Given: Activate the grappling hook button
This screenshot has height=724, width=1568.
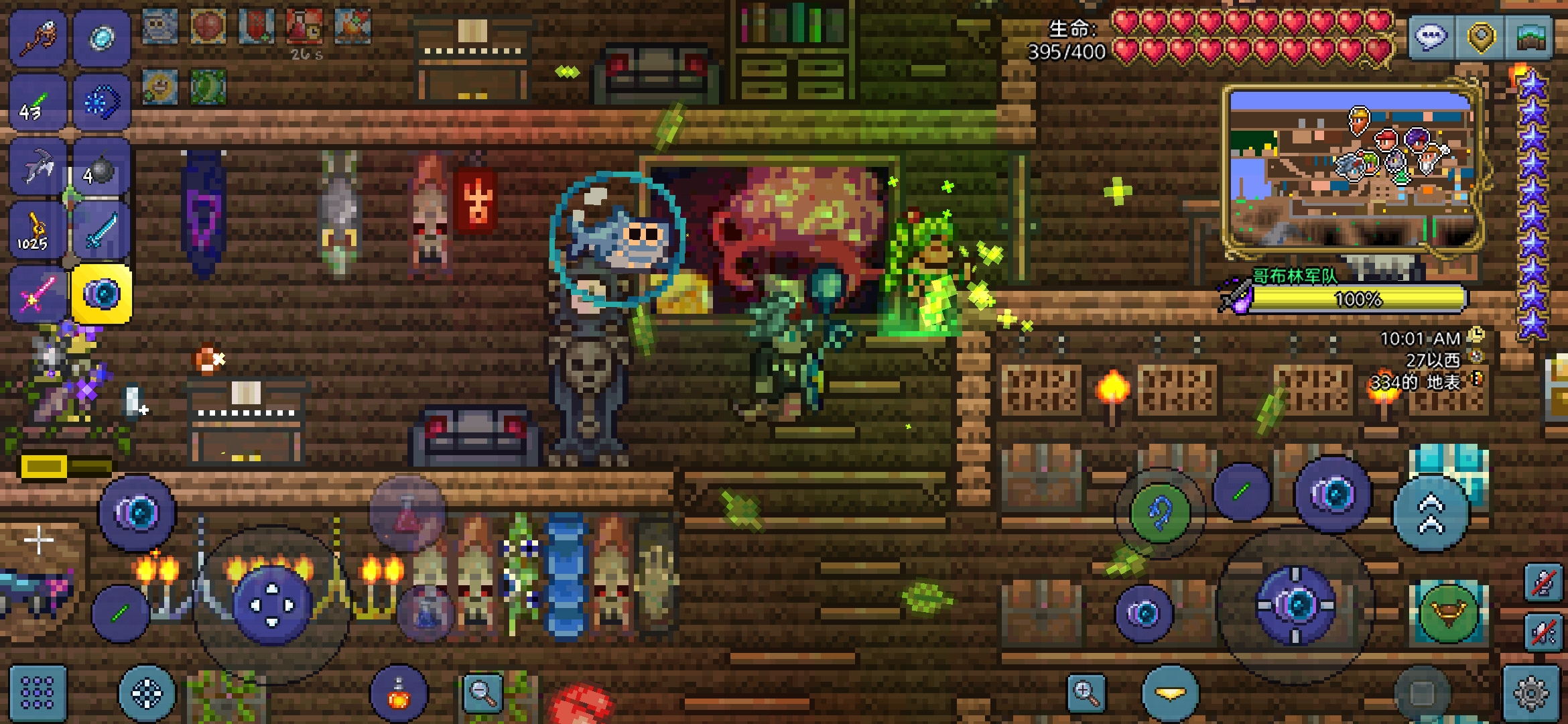Looking at the screenshot, I should (x=1160, y=513).
